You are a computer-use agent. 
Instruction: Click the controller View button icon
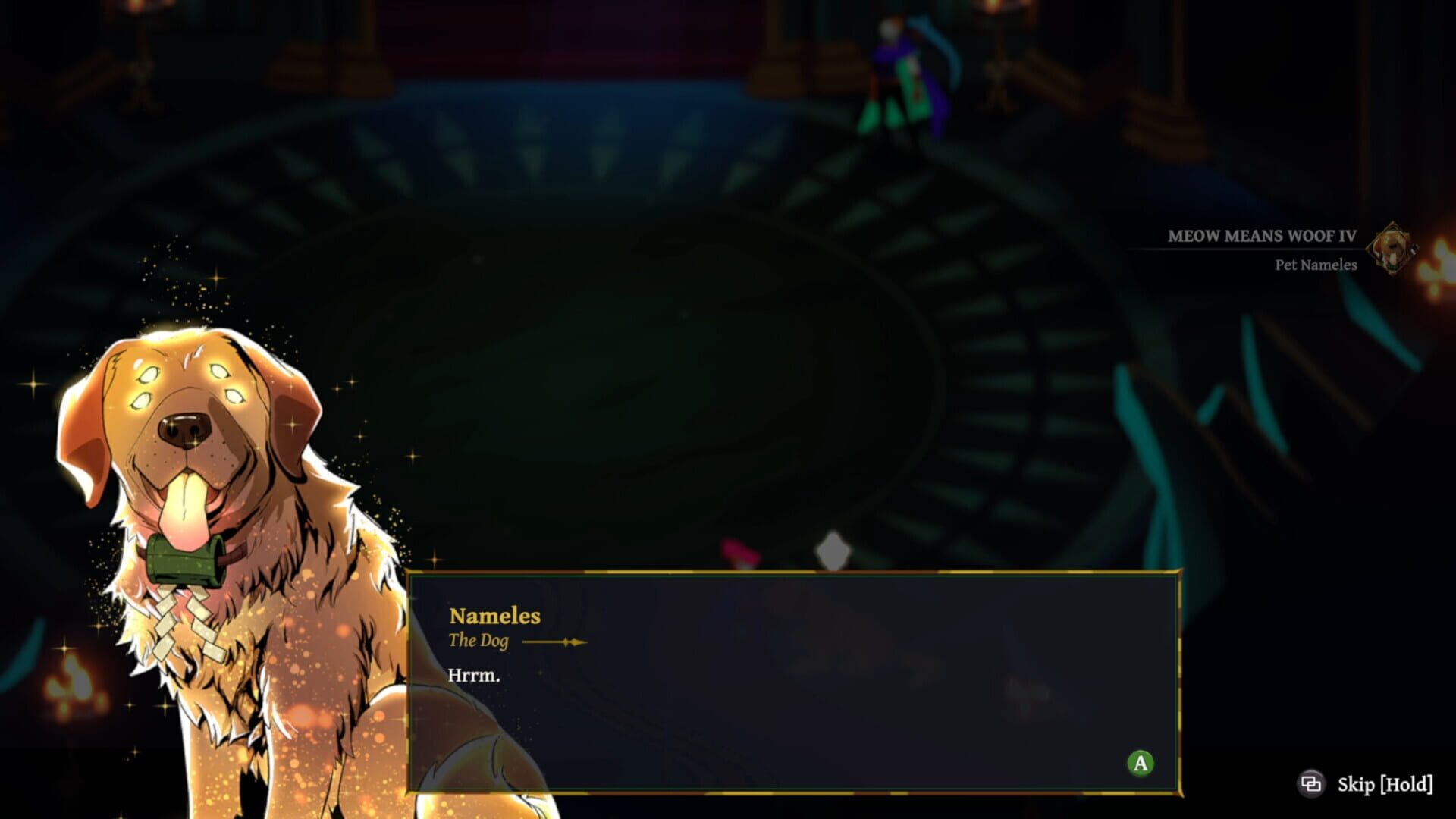[1311, 782]
